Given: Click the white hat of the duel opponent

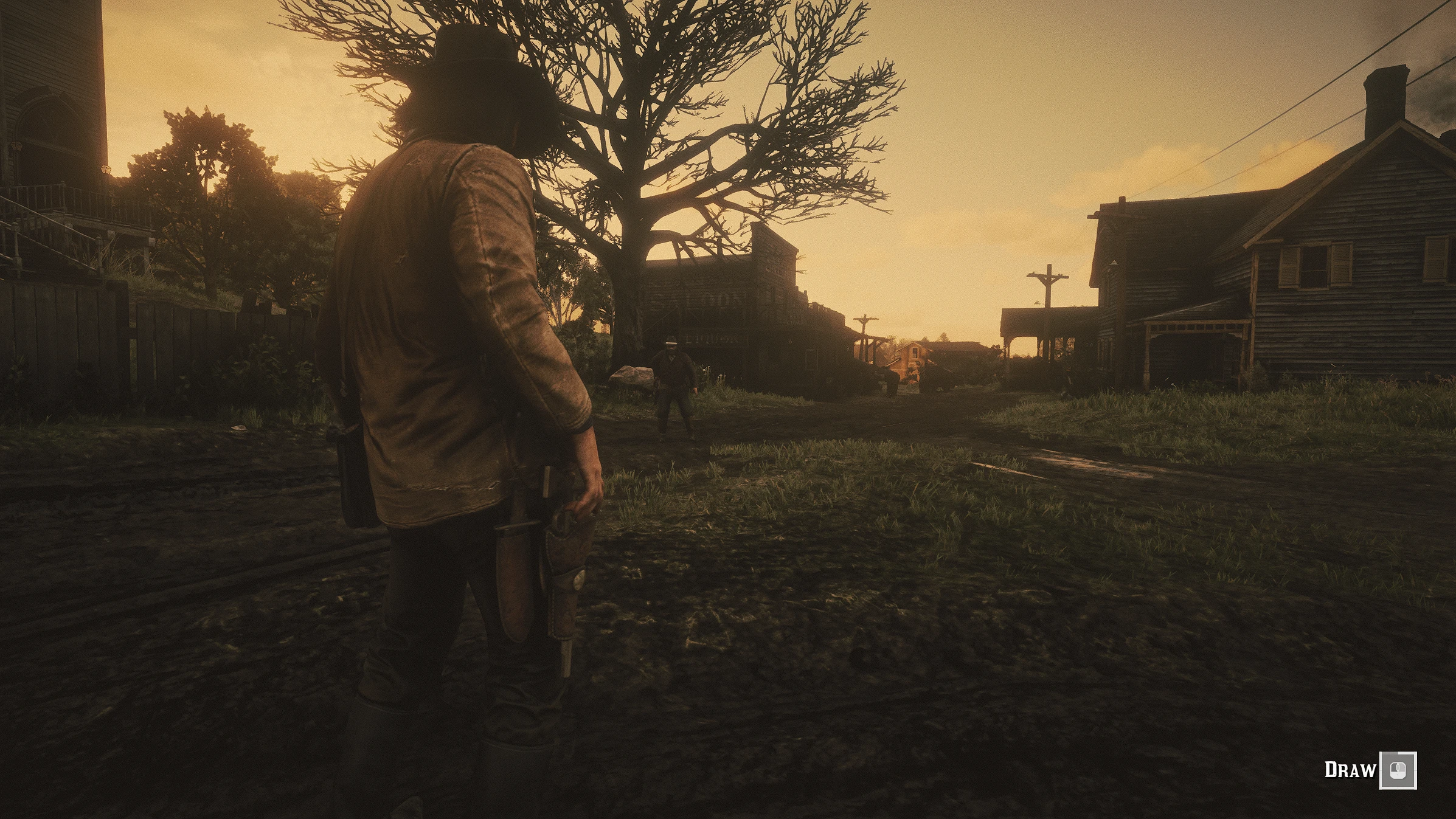Looking at the screenshot, I should pyautogui.click(x=671, y=342).
